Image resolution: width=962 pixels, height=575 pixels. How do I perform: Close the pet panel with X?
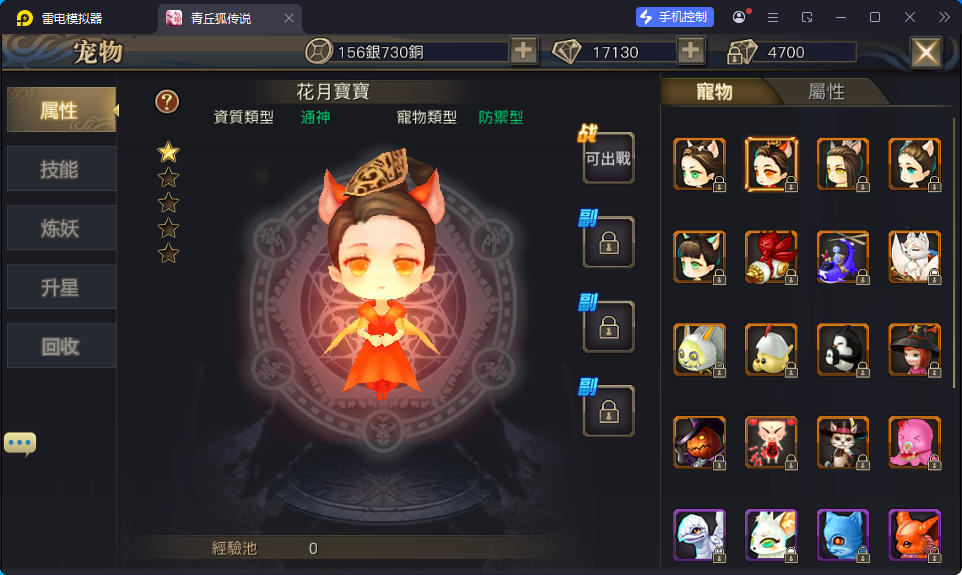click(x=926, y=52)
